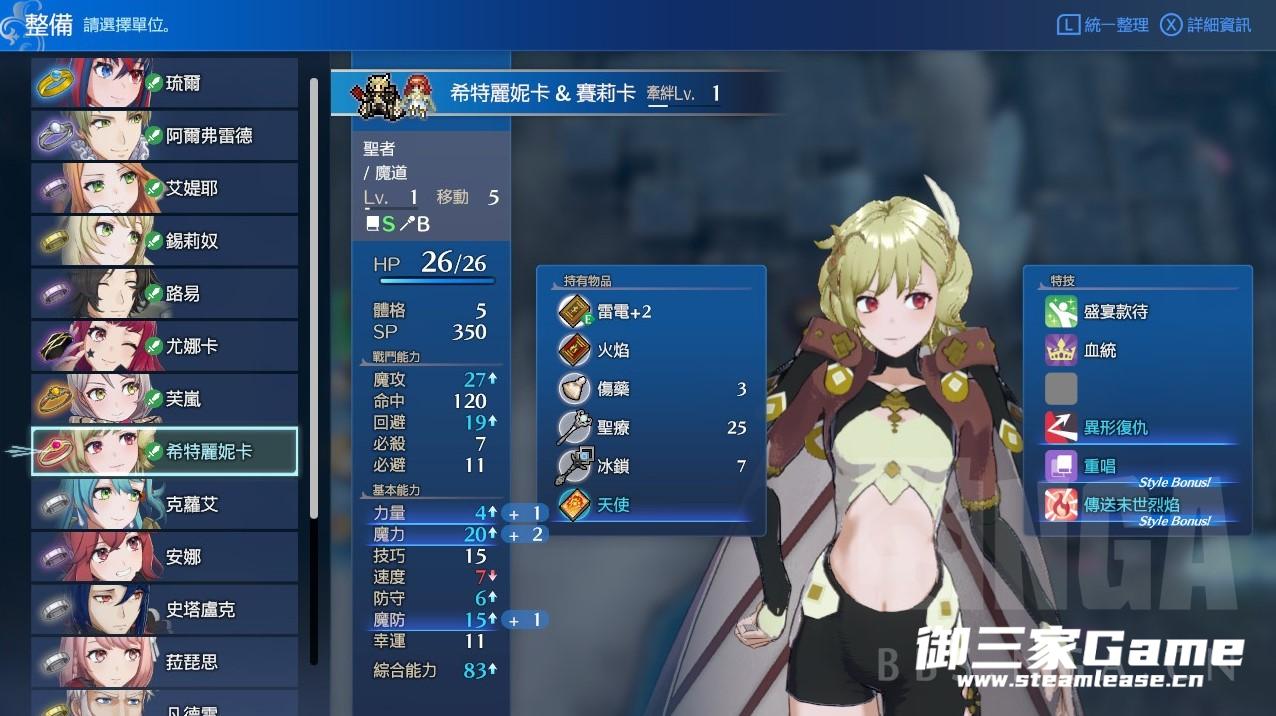The height and width of the screenshot is (716, 1276).
Task: Click the 聖療 staff item
Action: [x=651, y=428]
